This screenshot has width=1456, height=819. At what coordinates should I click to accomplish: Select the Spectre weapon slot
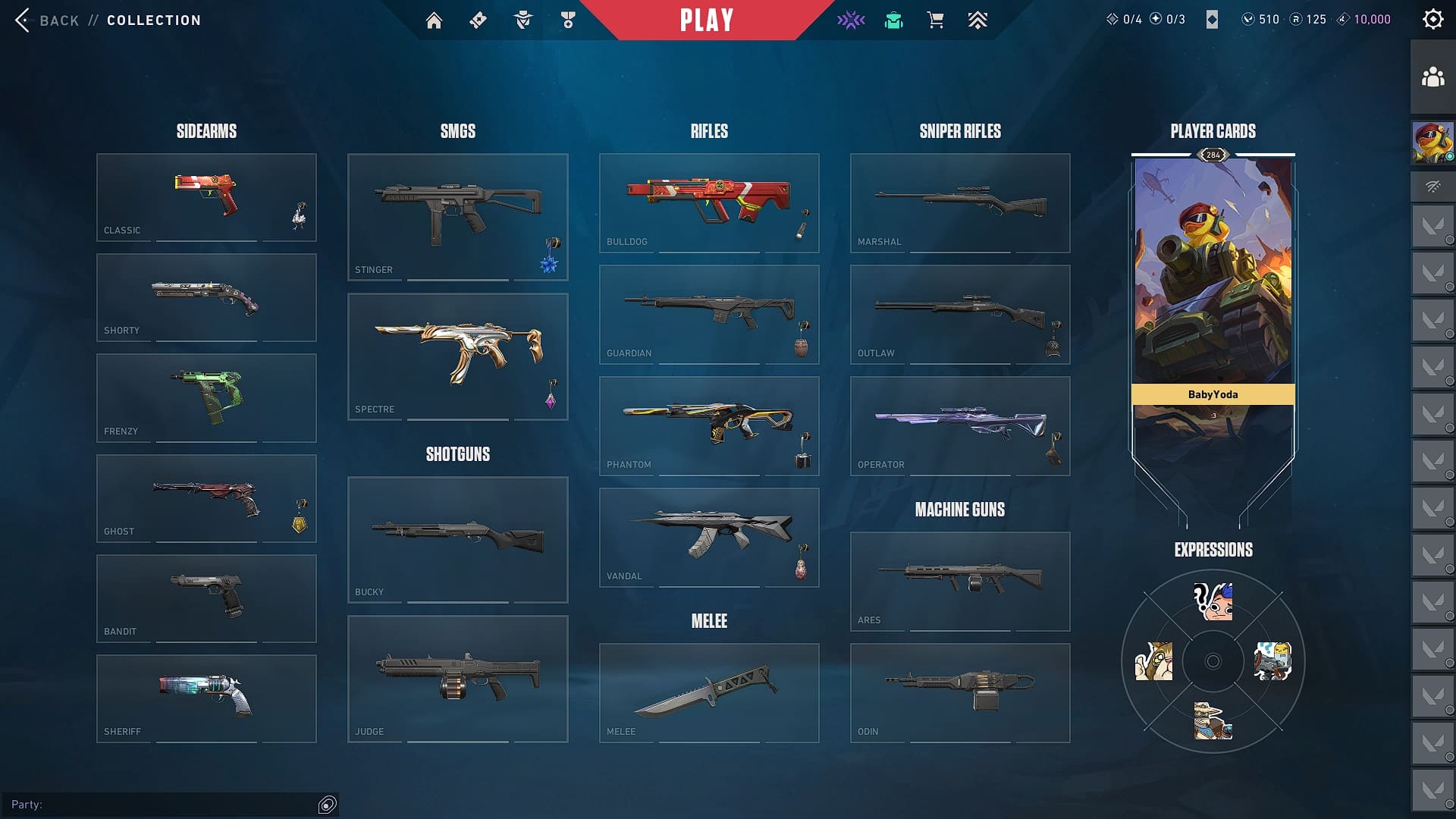click(x=457, y=356)
